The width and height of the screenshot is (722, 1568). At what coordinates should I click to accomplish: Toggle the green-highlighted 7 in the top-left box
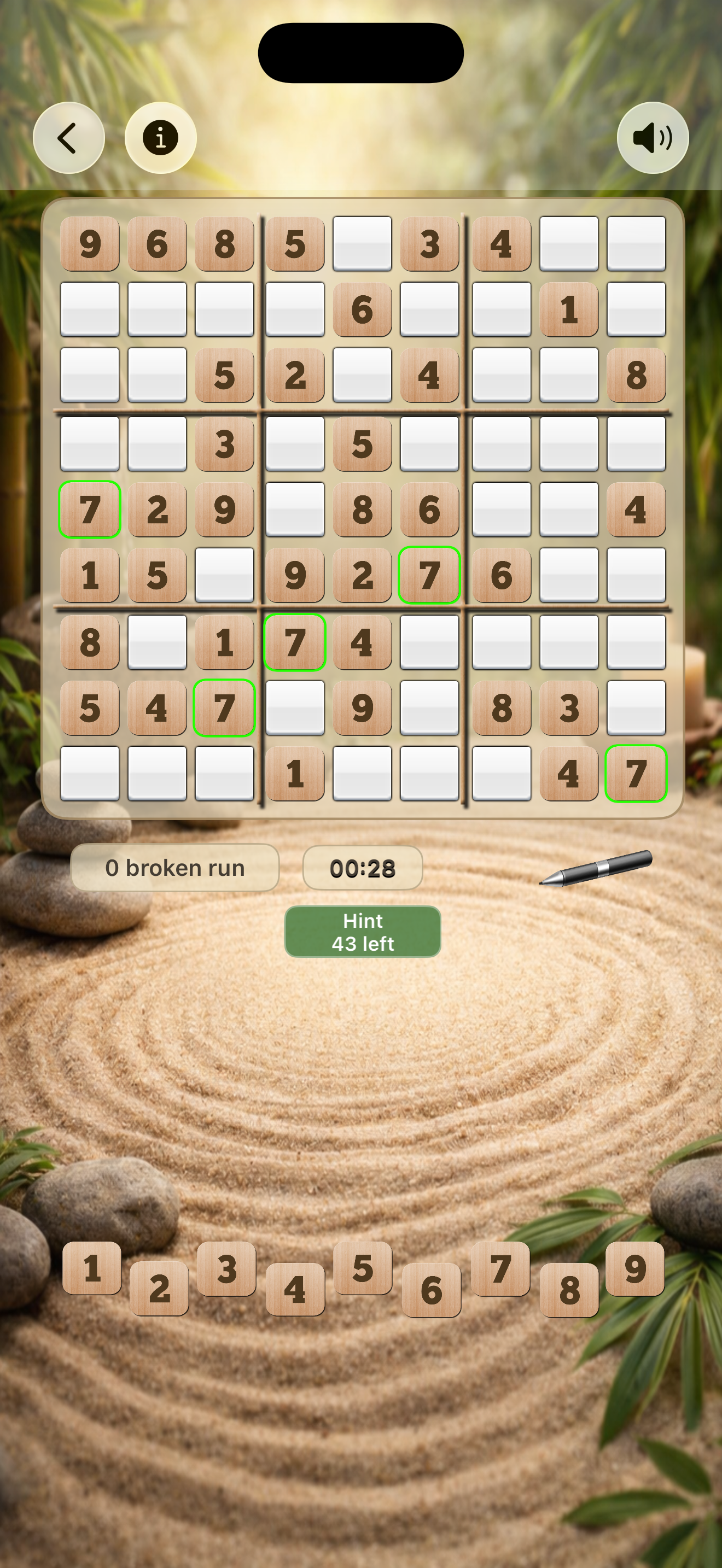tap(90, 510)
